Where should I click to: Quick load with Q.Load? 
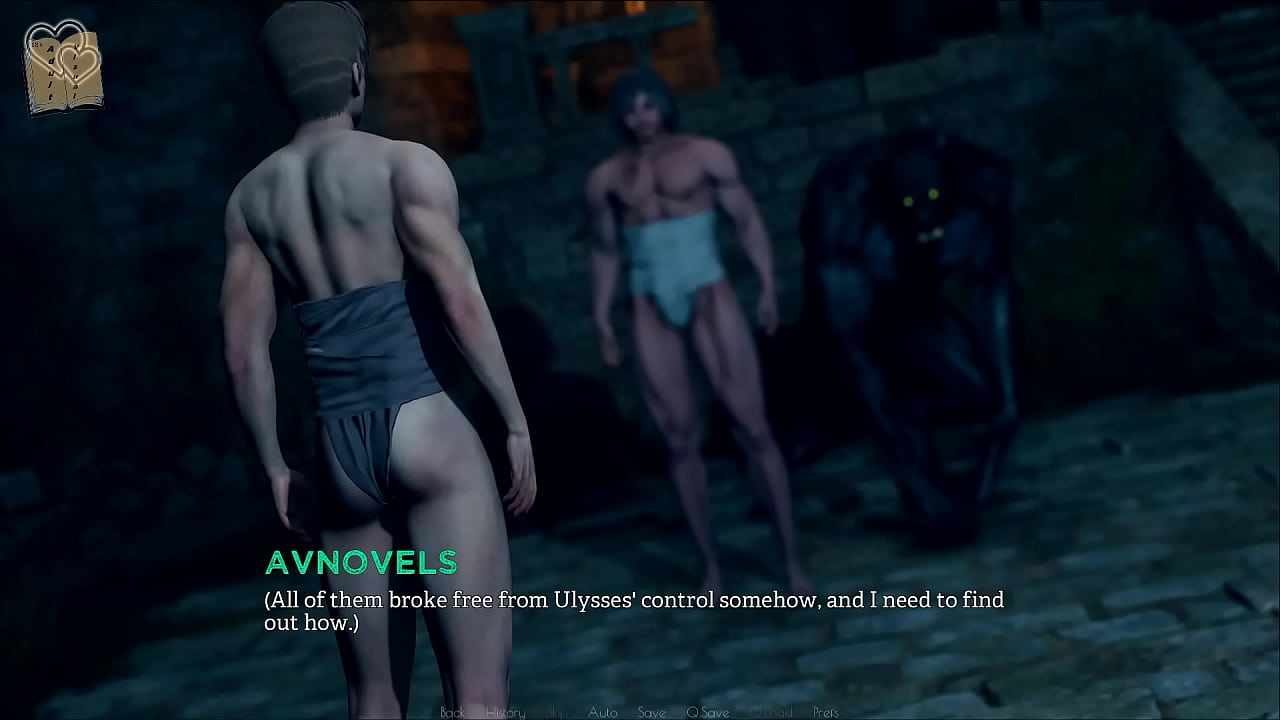tap(770, 712)
